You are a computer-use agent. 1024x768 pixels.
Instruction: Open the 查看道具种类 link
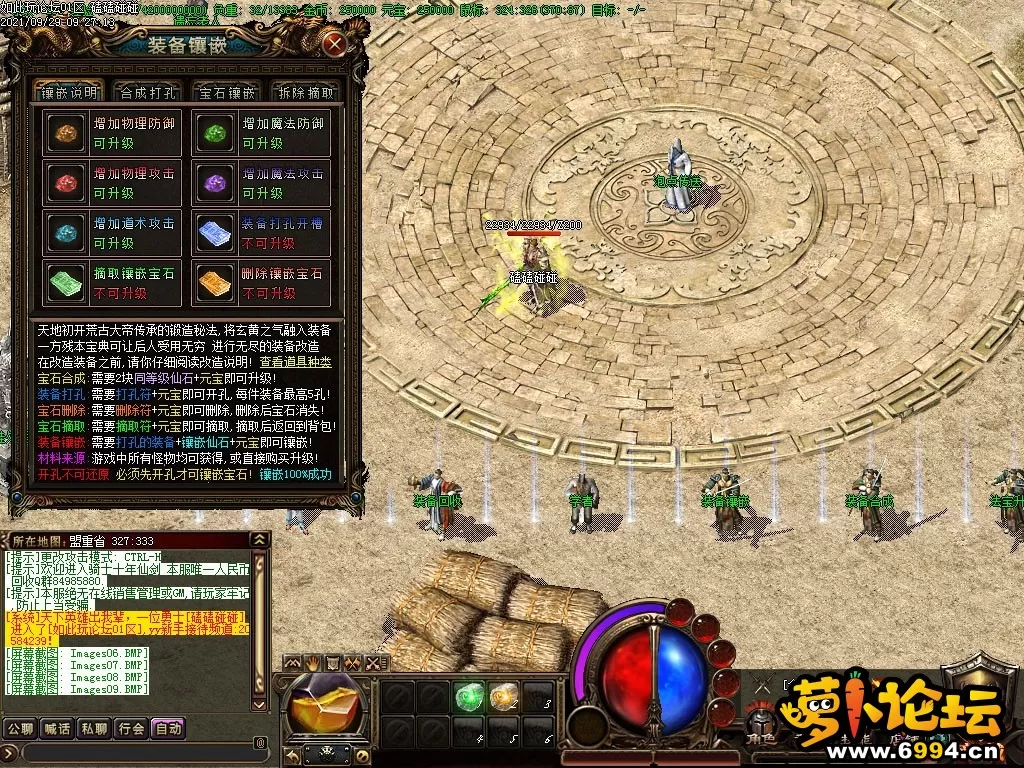click(x=295, y=362)
